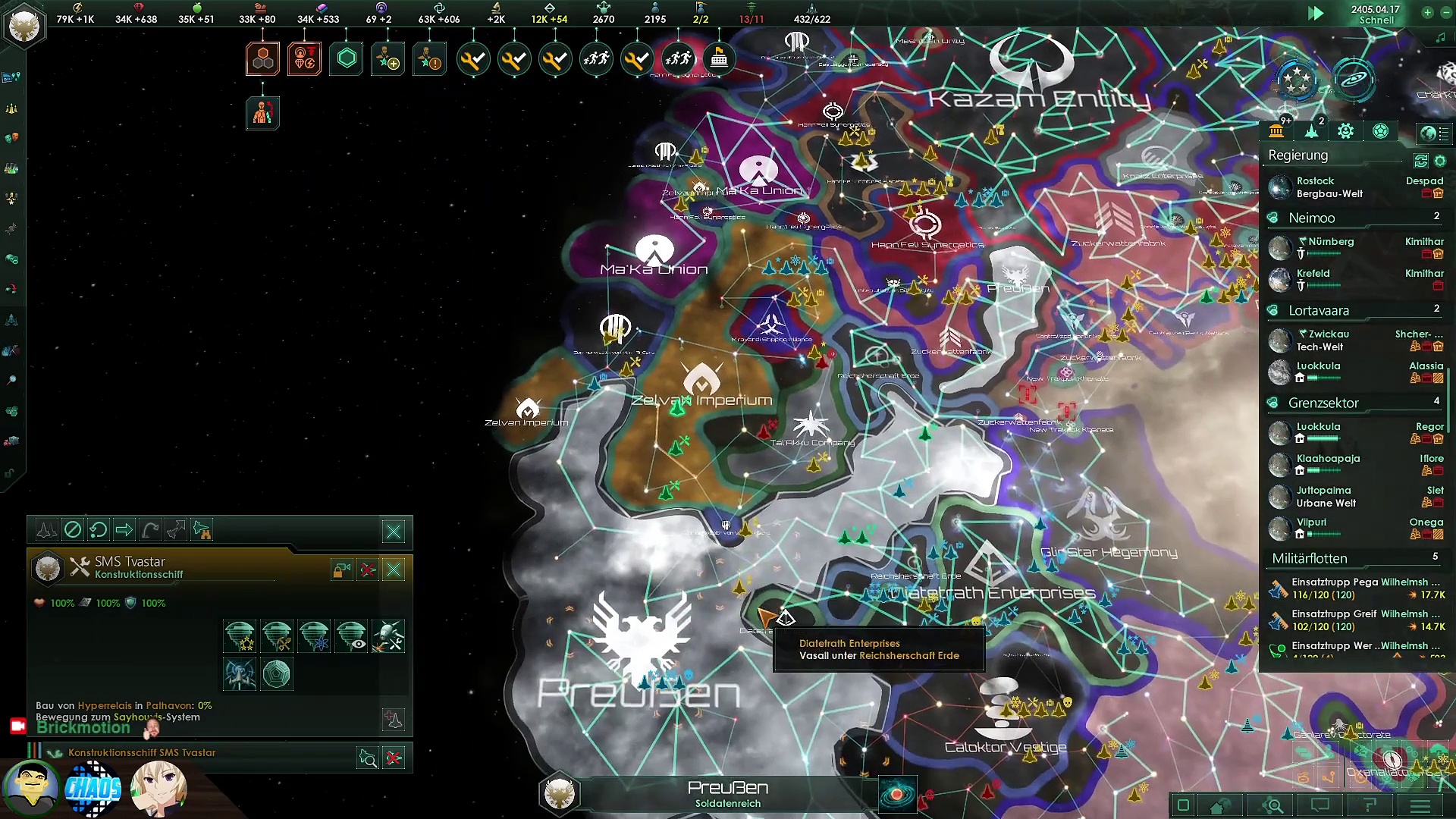
Task: Disband the SMS Tvastar construction ship
Action: [368, 570]
